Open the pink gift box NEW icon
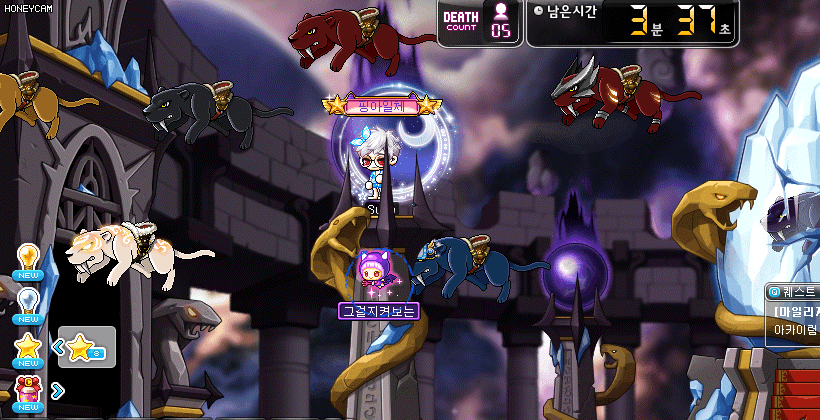This screenshot has height=420, width=820. pos(27,390)
